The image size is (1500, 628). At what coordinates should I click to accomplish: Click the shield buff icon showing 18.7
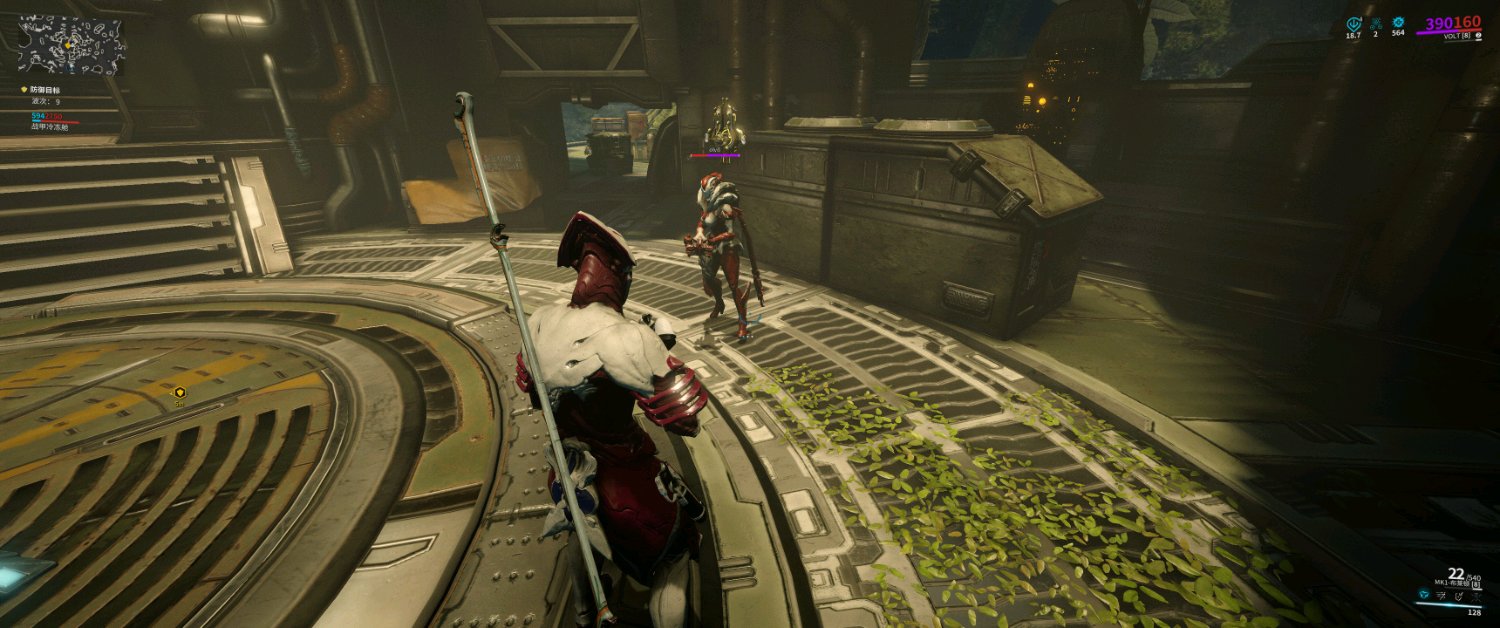coord(1354,23)
